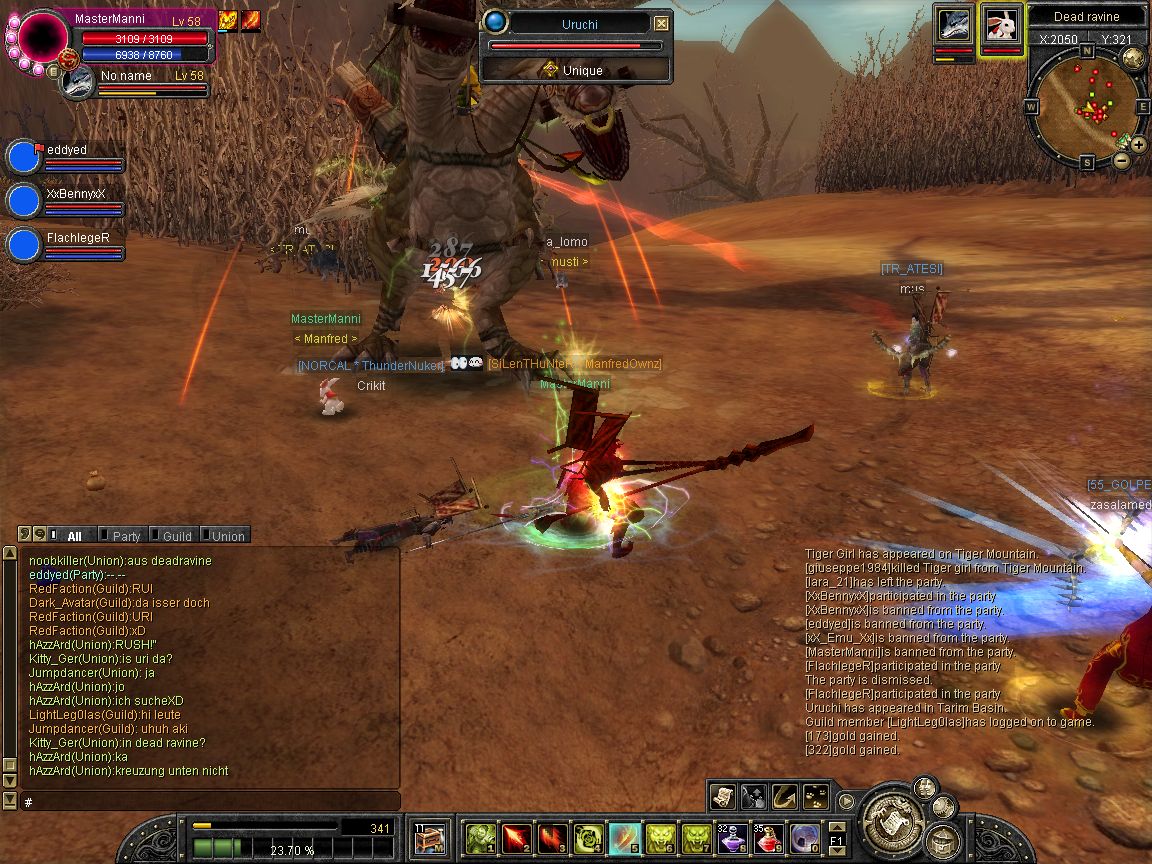
Task: Open the world map globe button
Action: [1134, 58]
